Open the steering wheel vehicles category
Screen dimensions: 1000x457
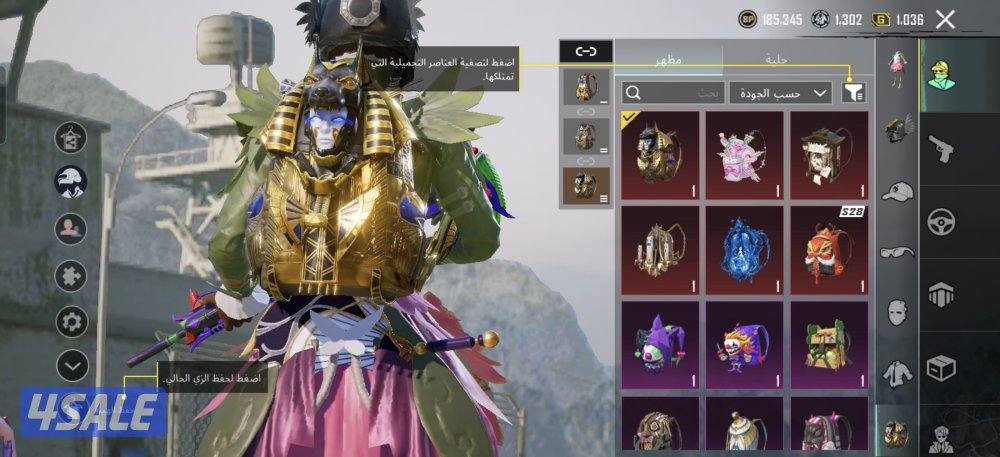(940, 221)
